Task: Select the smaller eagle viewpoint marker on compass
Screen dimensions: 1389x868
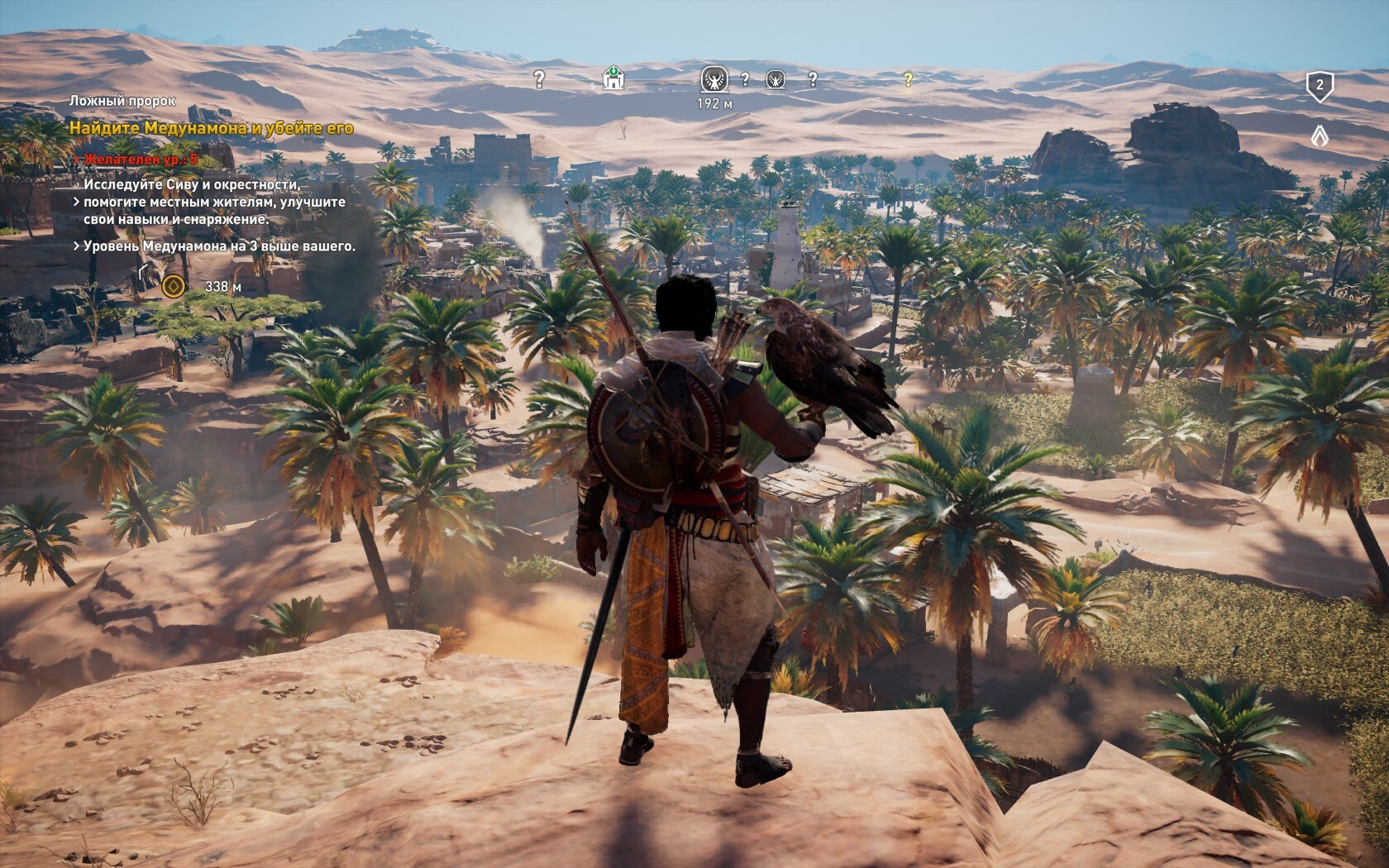Action: point(776,79)
